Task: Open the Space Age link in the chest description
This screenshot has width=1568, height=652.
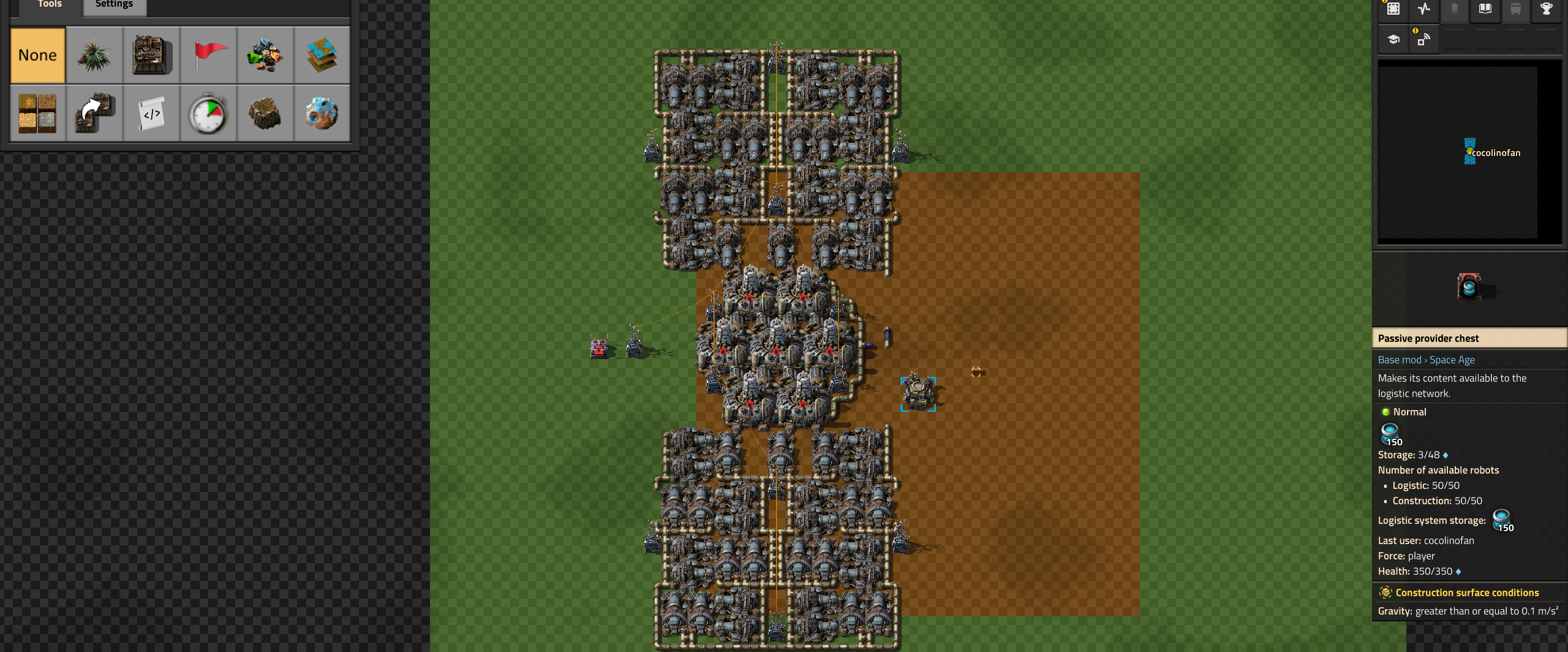Action: 1452,360
